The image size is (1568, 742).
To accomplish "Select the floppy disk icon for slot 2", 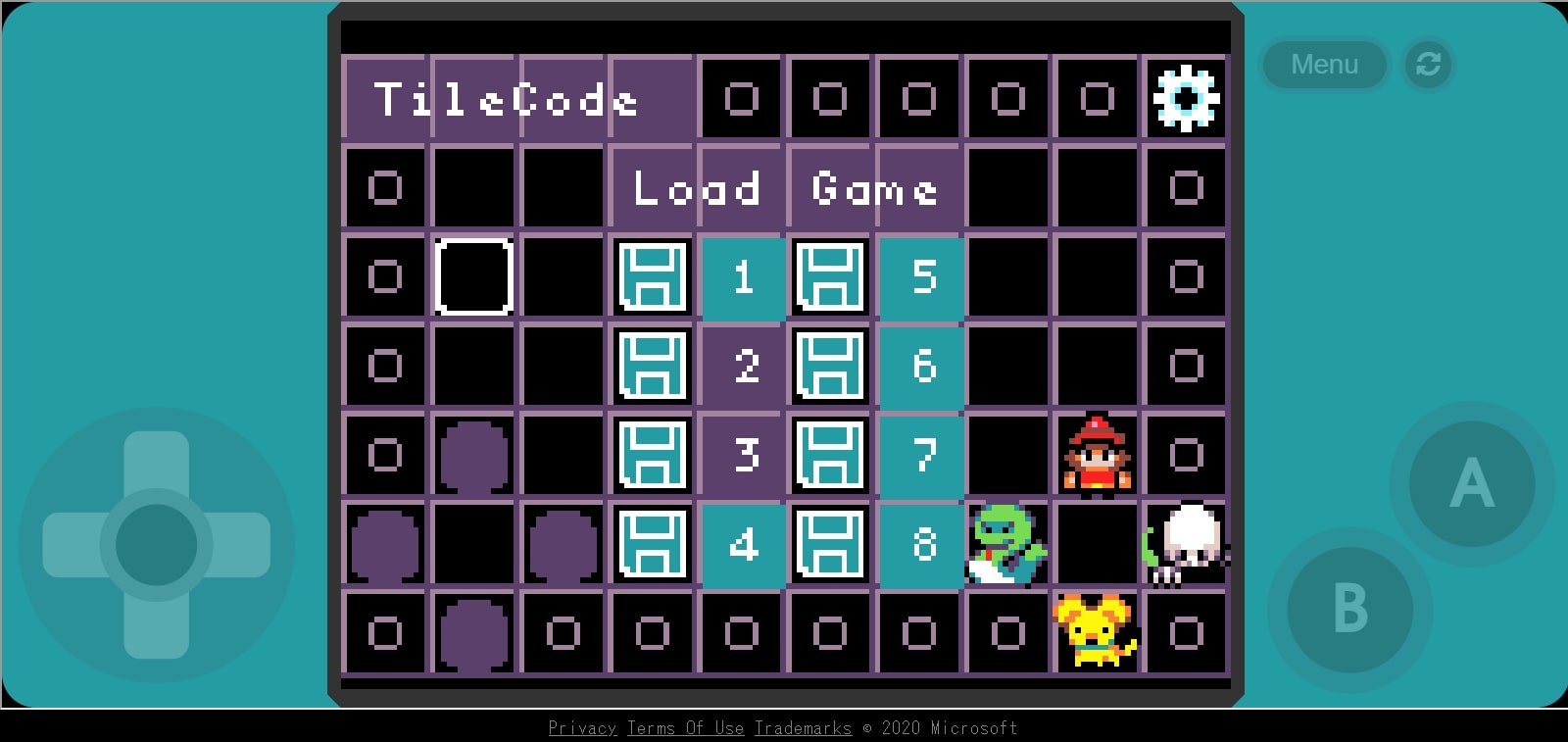I will (653, 367).
